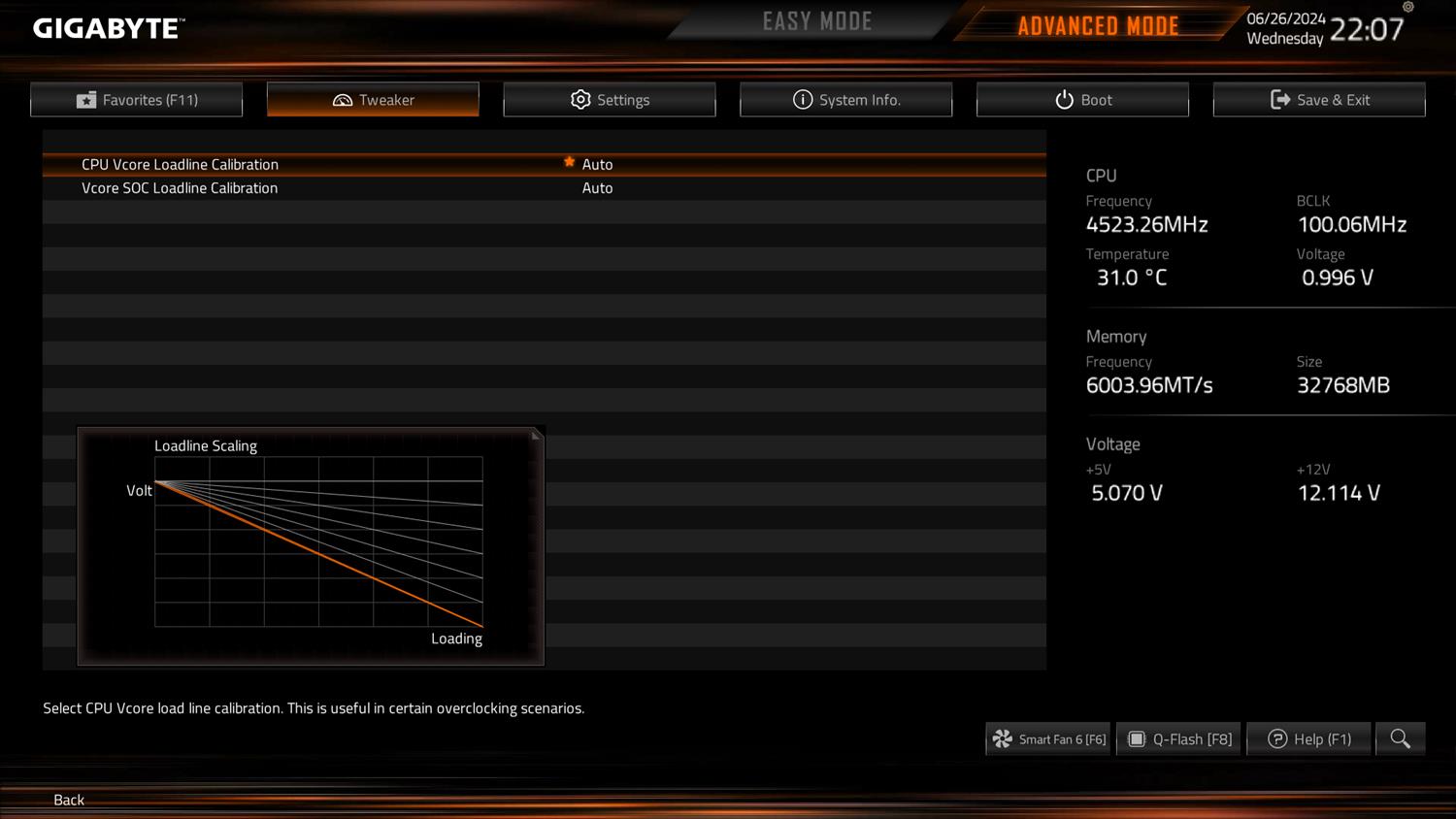Go to the Boot tab
This screenshot has width=1456, height=819.
pos(1082,100)
